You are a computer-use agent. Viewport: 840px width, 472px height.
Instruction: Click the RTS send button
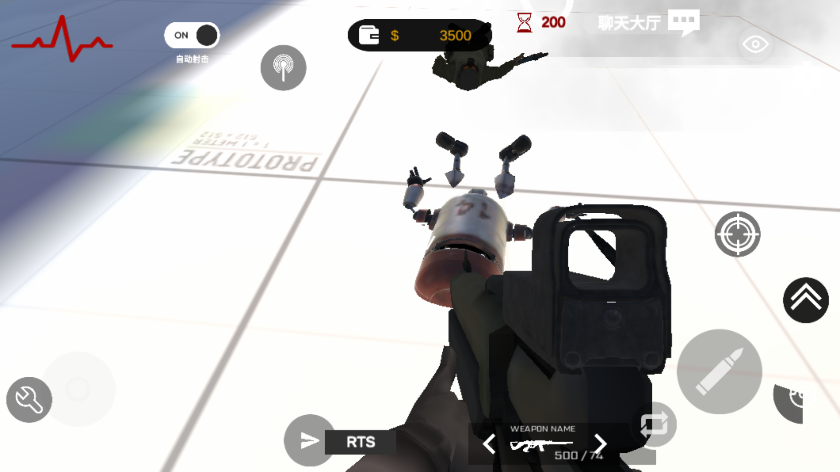point(310,440)
